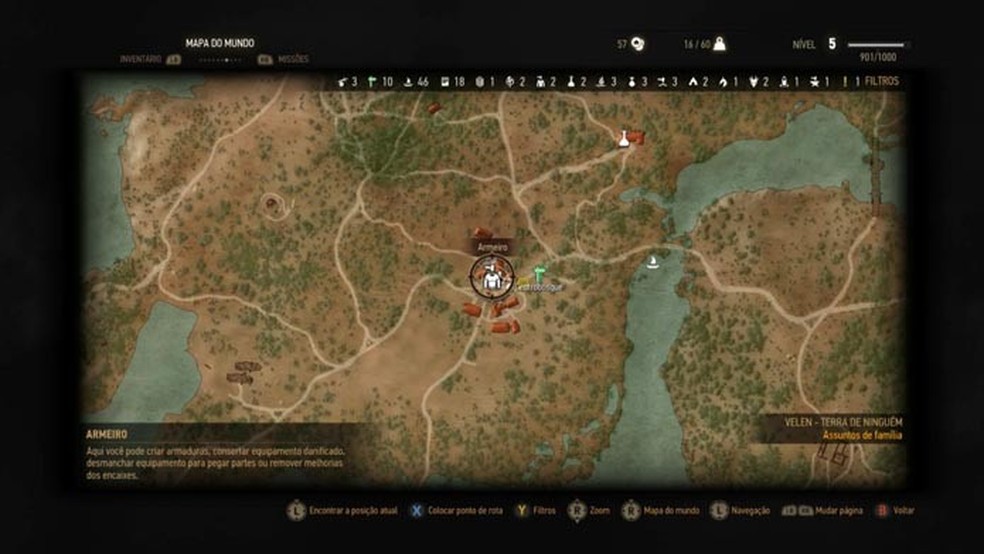
Task: Click the tracked quest Assuntos de família
Action: click(x=862, y=436)
